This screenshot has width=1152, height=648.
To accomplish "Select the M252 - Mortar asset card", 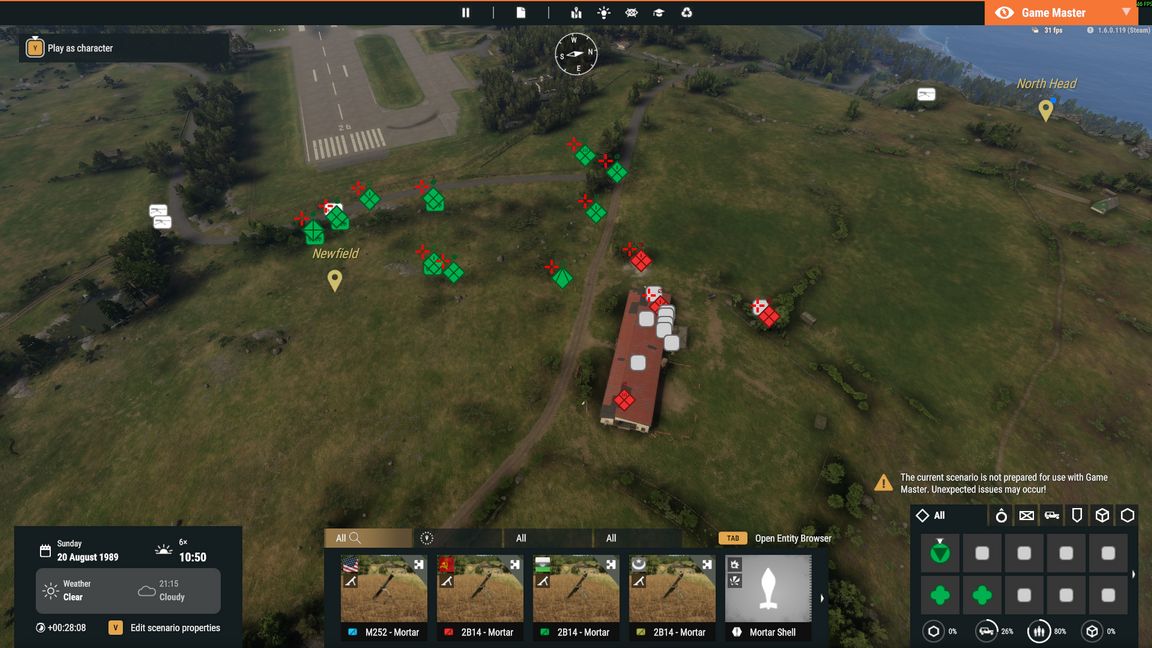I will tap(384, 597).
